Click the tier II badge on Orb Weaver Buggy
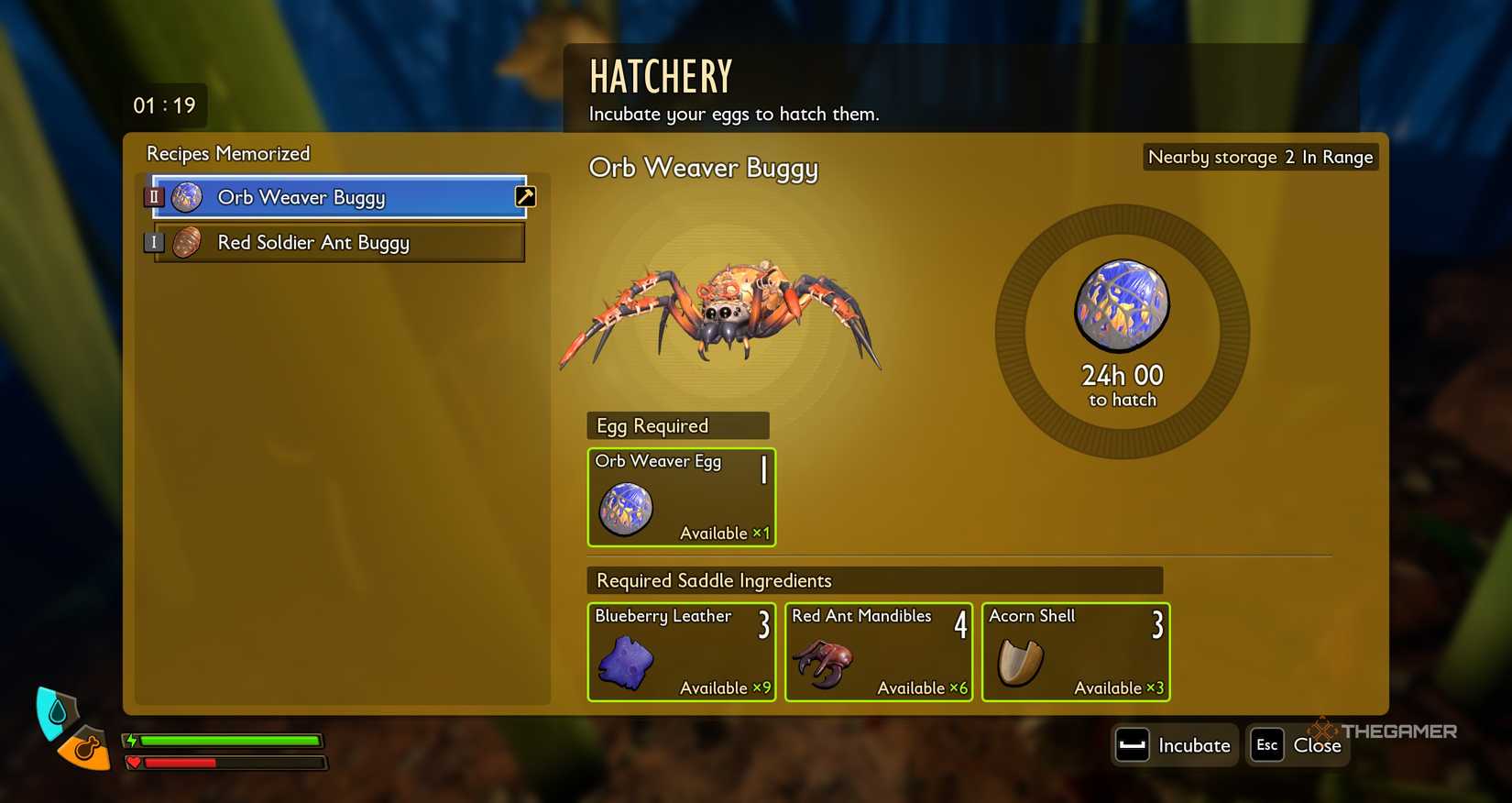The height and width of the screenshot is (803, 1512). (154, 196)
